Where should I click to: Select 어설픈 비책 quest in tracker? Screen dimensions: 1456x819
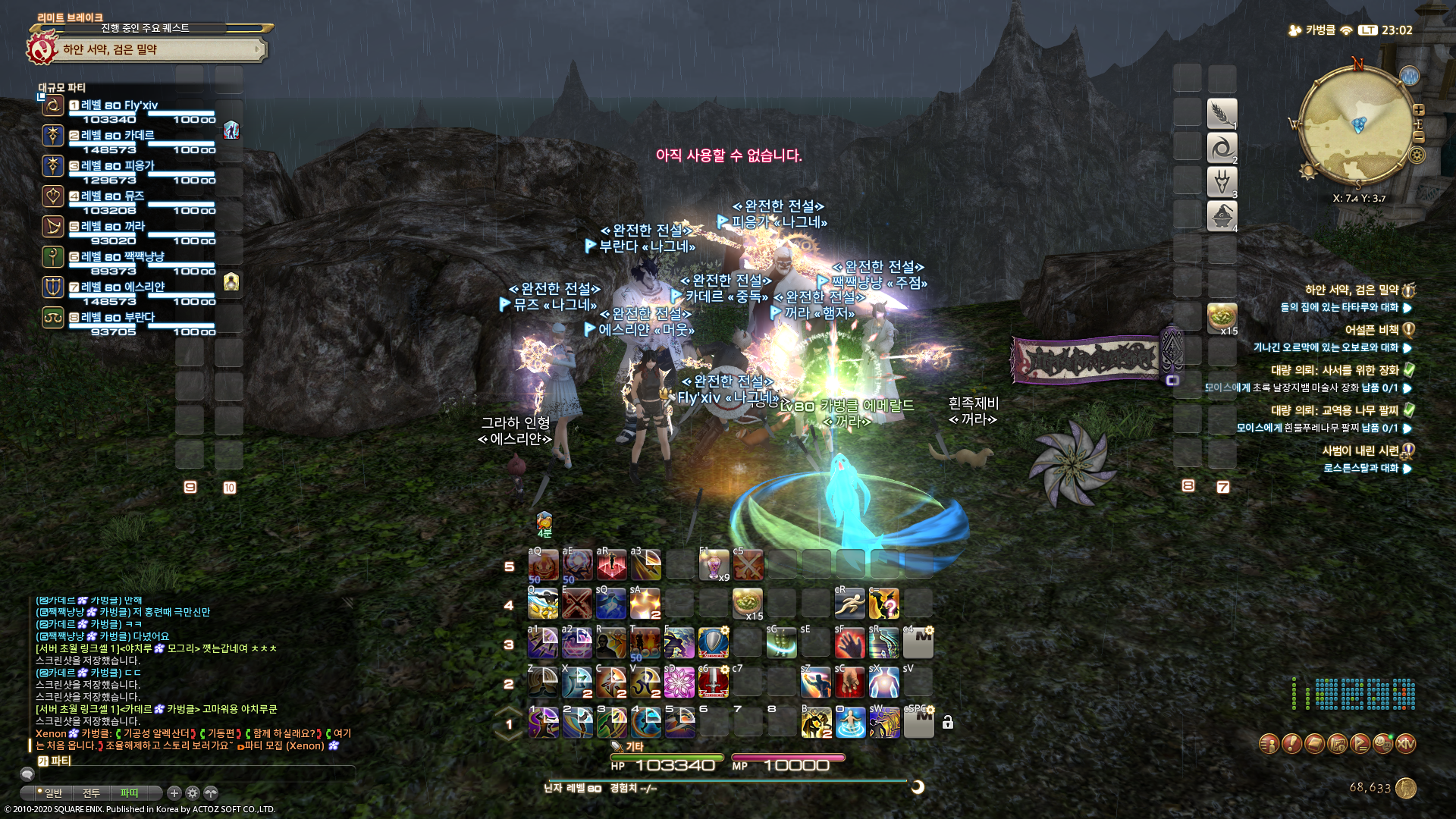click(1371, 330)
